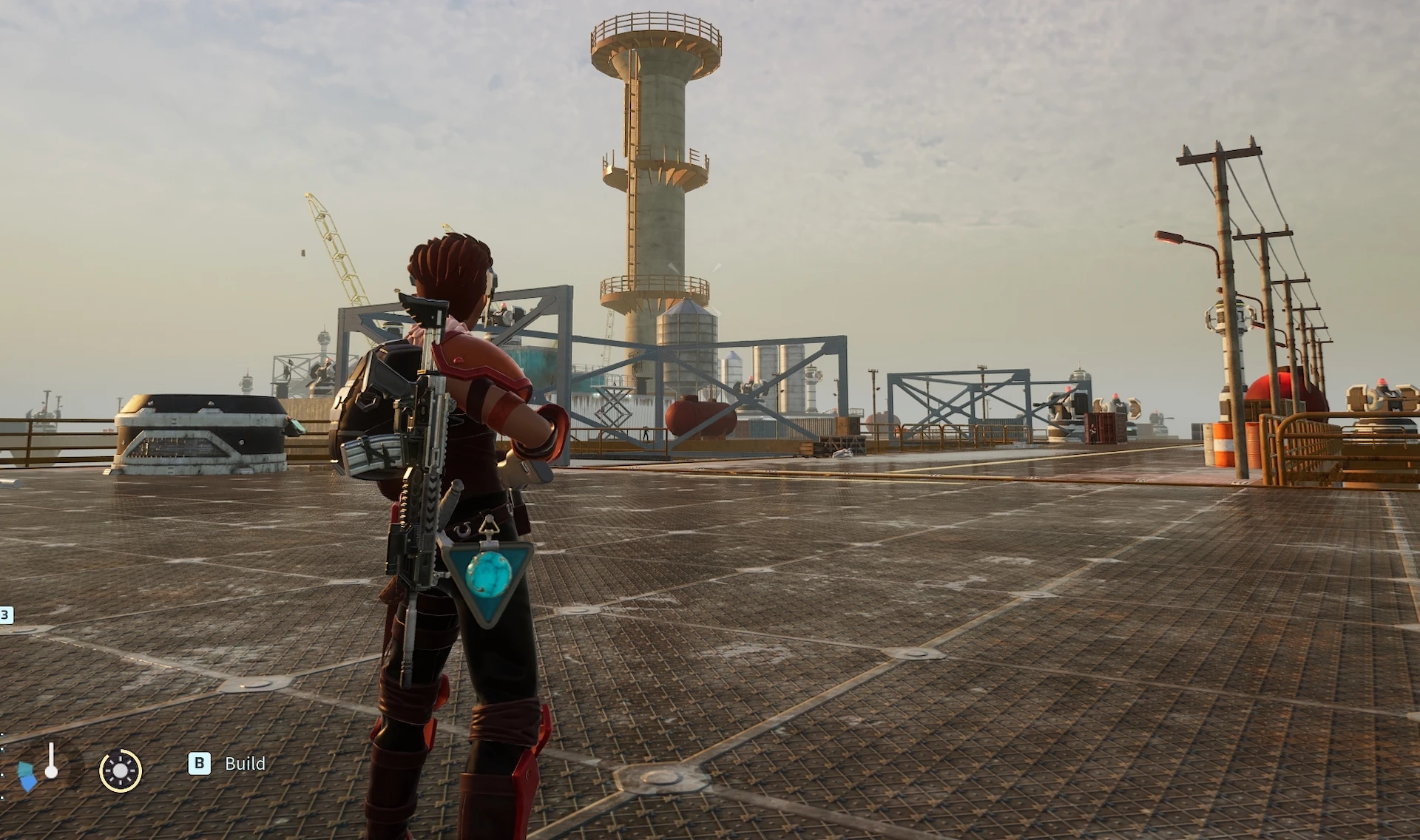Click the thermometer temperature gauge
Image resolution: width=1420 pixels, height=840 pixels.
click(51, 762)
